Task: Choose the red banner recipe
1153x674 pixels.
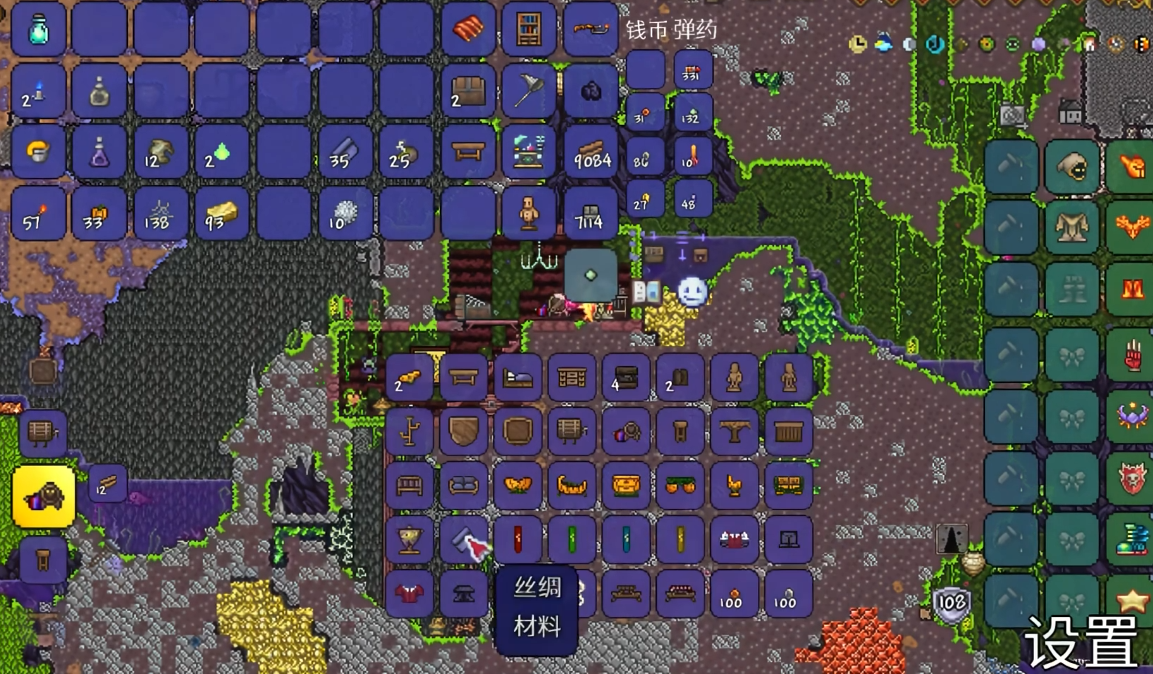Action: coord(518,540)
